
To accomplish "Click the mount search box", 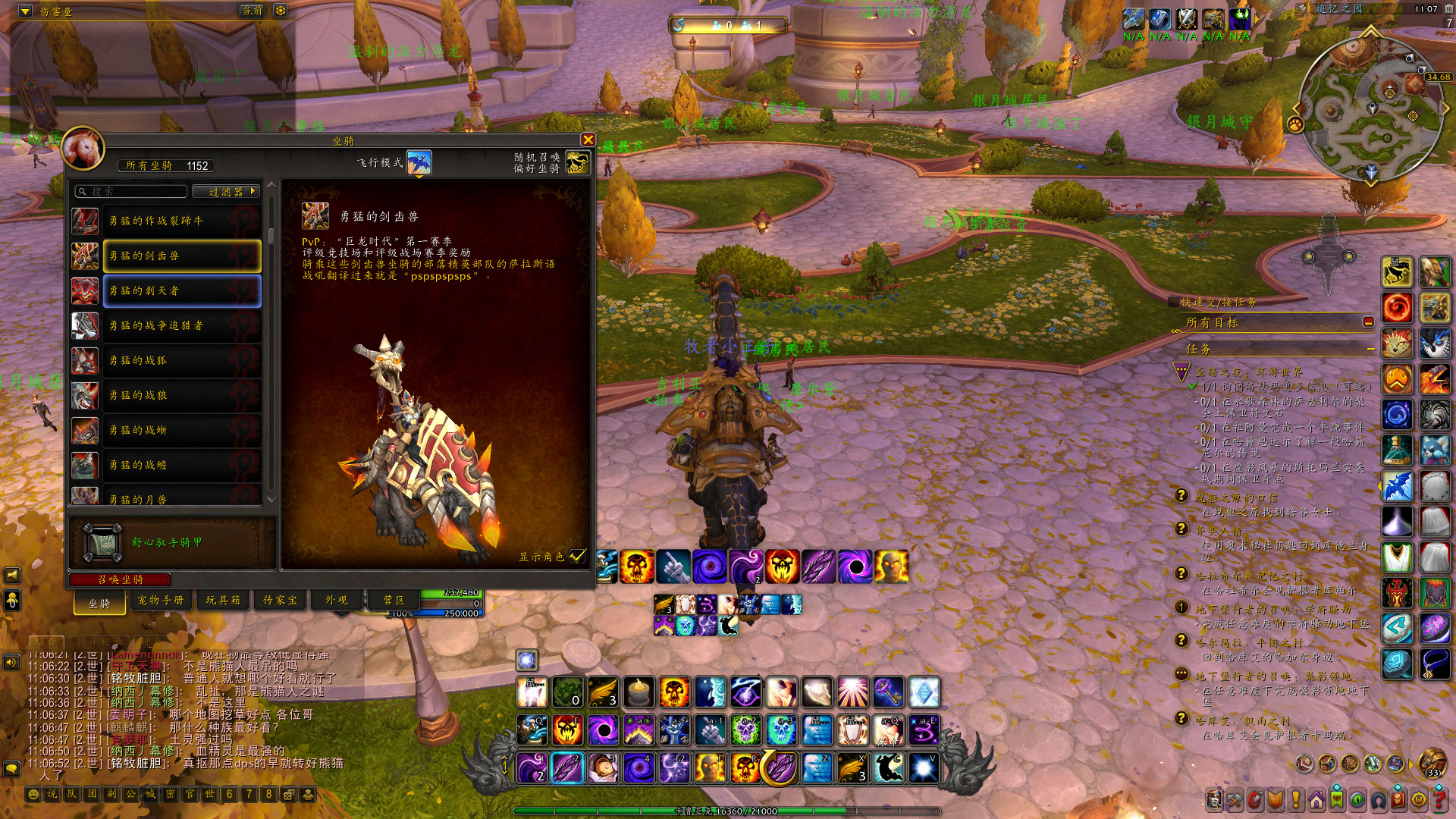I will pos(130,192).
